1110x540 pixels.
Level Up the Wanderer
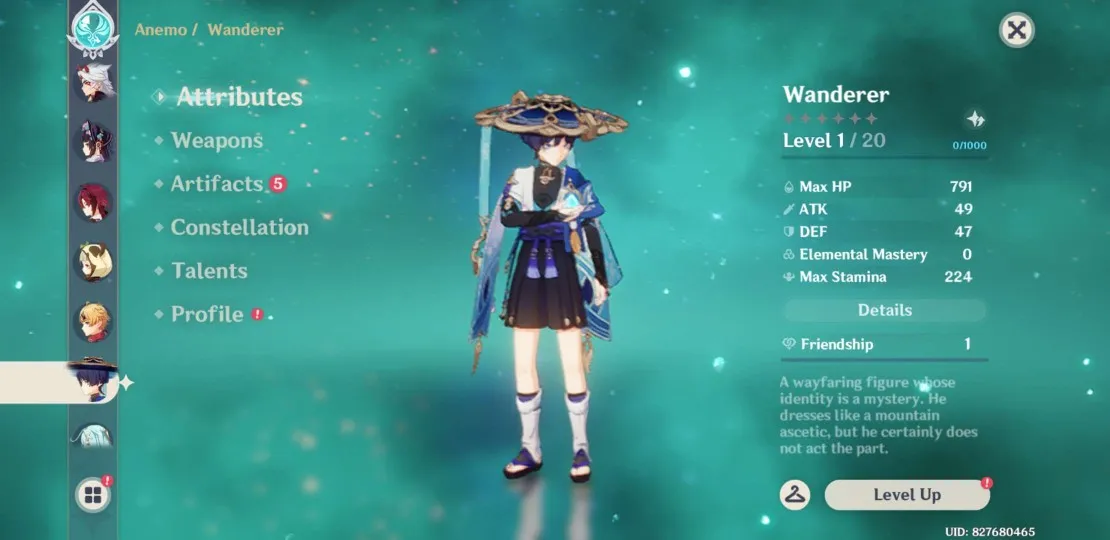coord(907,495)
